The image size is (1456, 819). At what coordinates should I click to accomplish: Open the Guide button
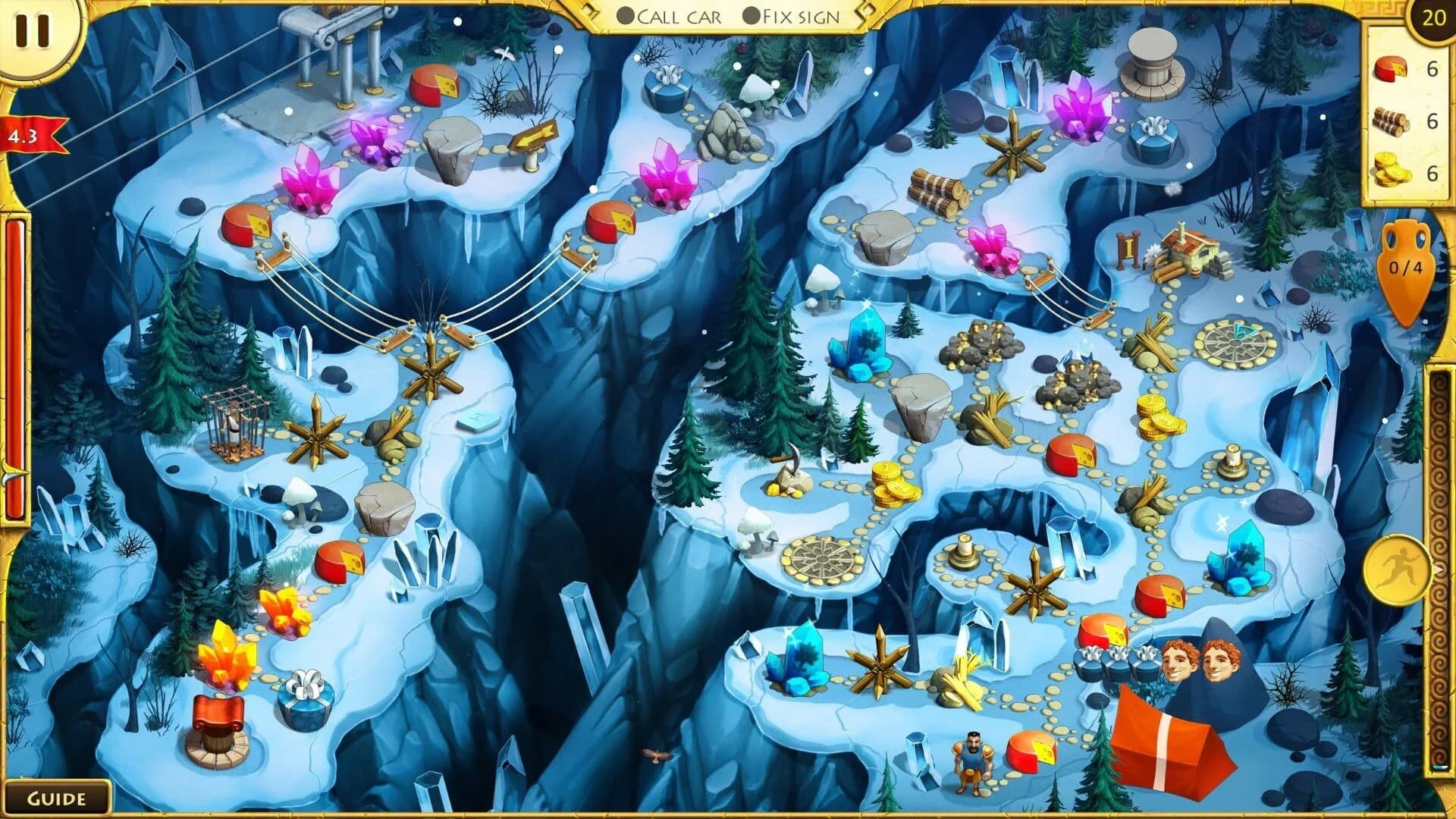coord(59,798)
